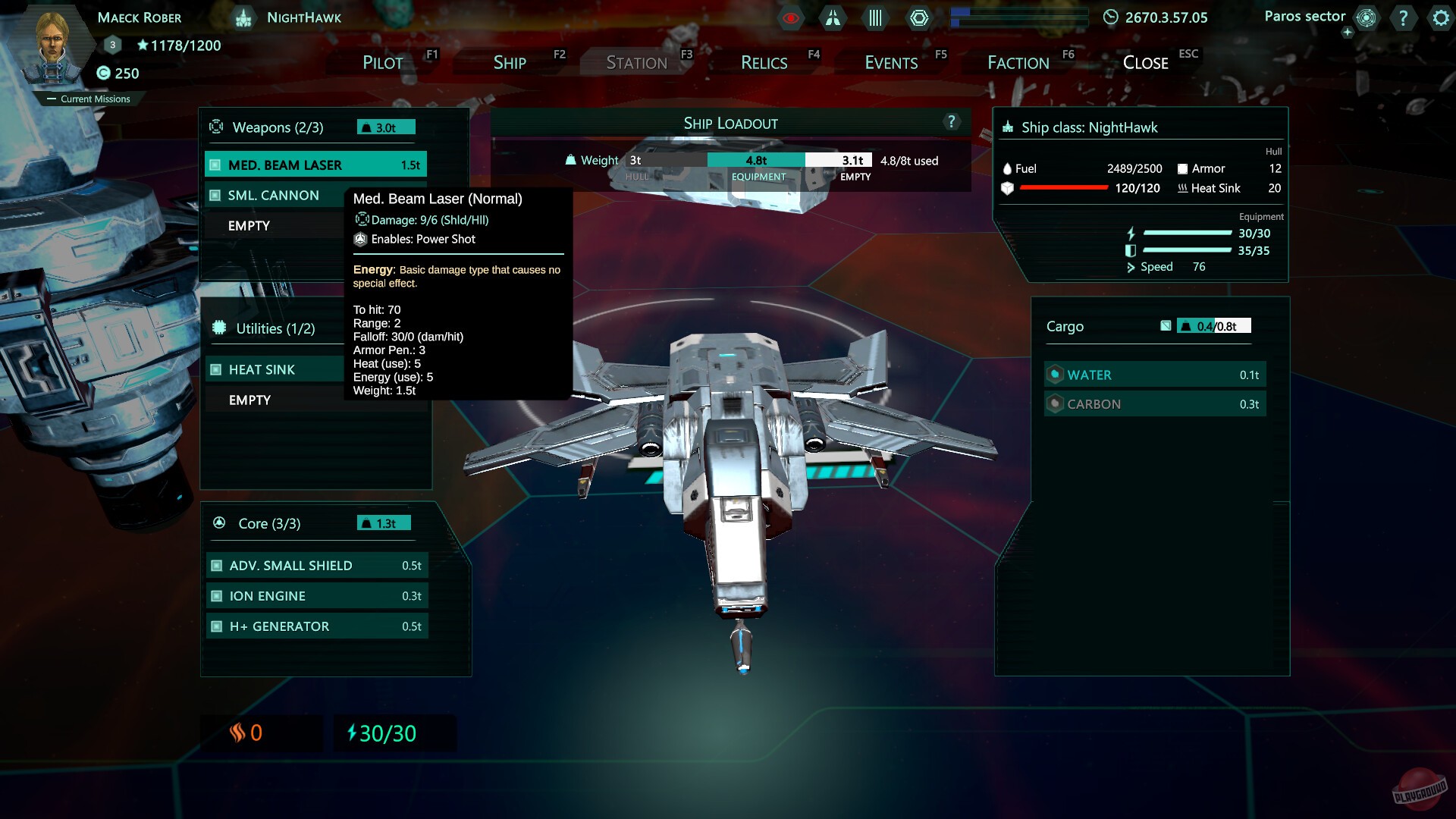Open the help question mark icon
Viewport: 1456px width, 819px height.
tap(1404, 18)
